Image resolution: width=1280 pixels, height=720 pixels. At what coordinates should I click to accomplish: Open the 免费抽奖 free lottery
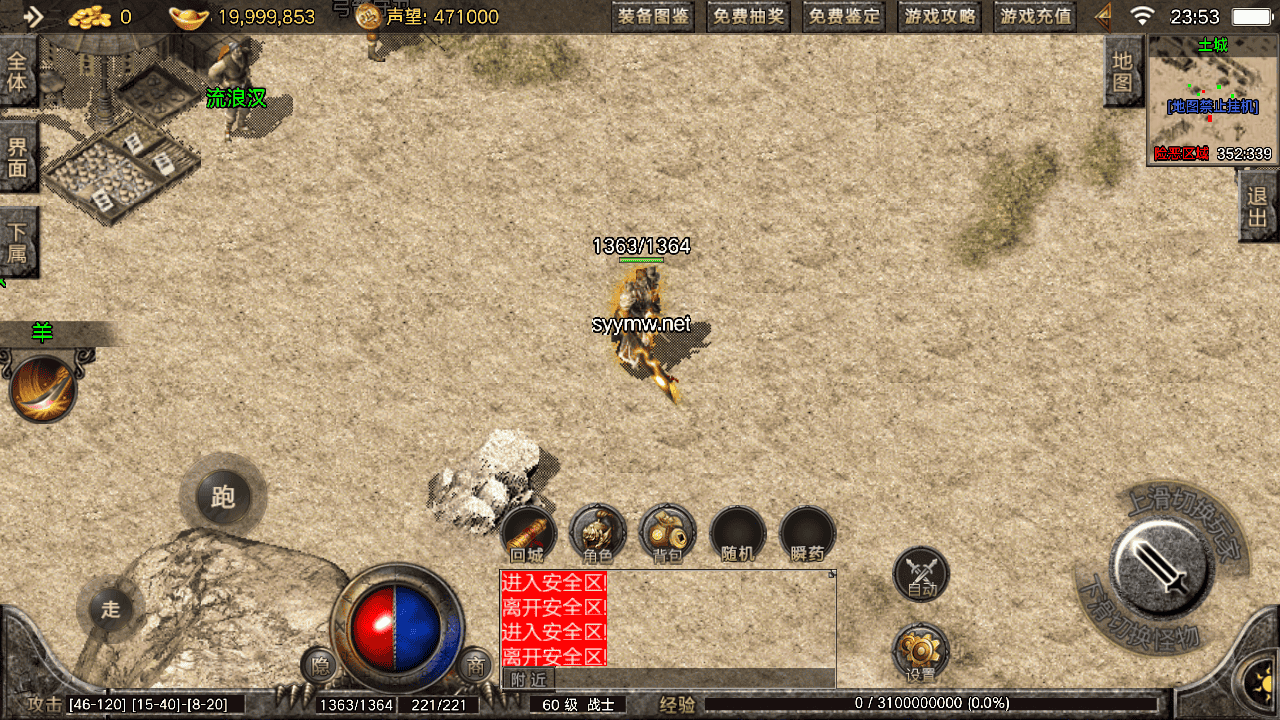(x=749, y=16)
